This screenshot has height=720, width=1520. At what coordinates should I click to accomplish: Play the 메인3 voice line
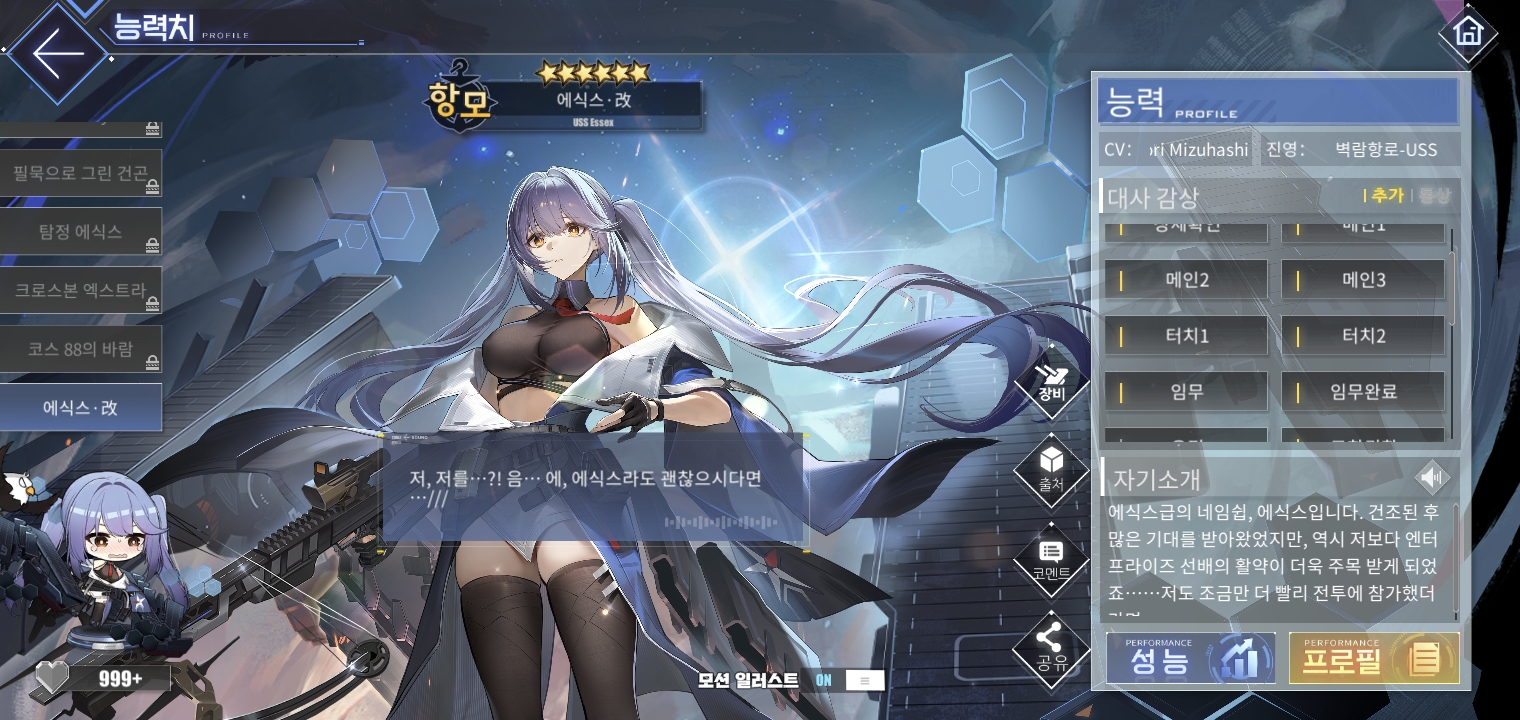click(1363, 280)
